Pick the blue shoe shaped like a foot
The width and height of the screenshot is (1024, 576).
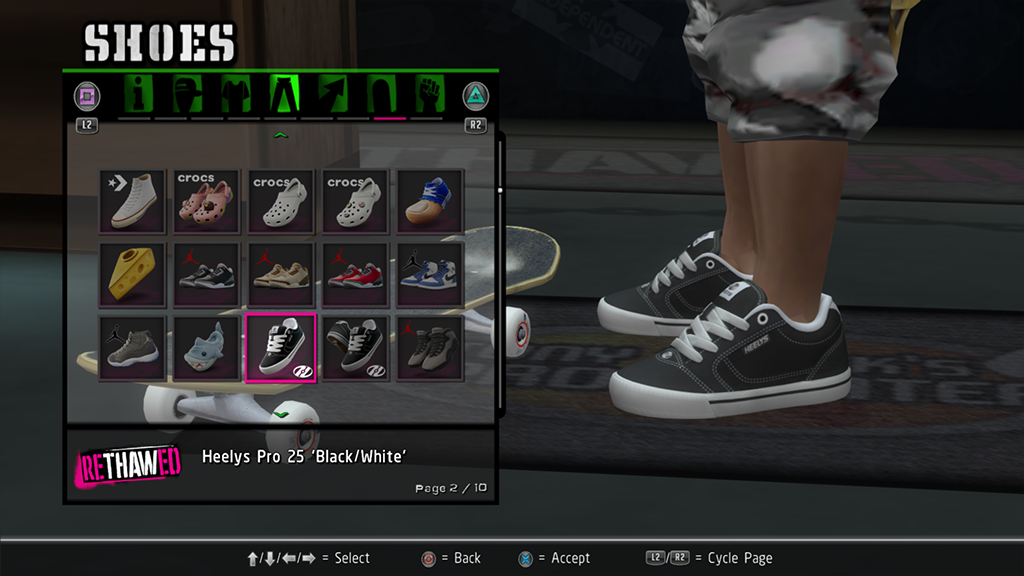430,201
